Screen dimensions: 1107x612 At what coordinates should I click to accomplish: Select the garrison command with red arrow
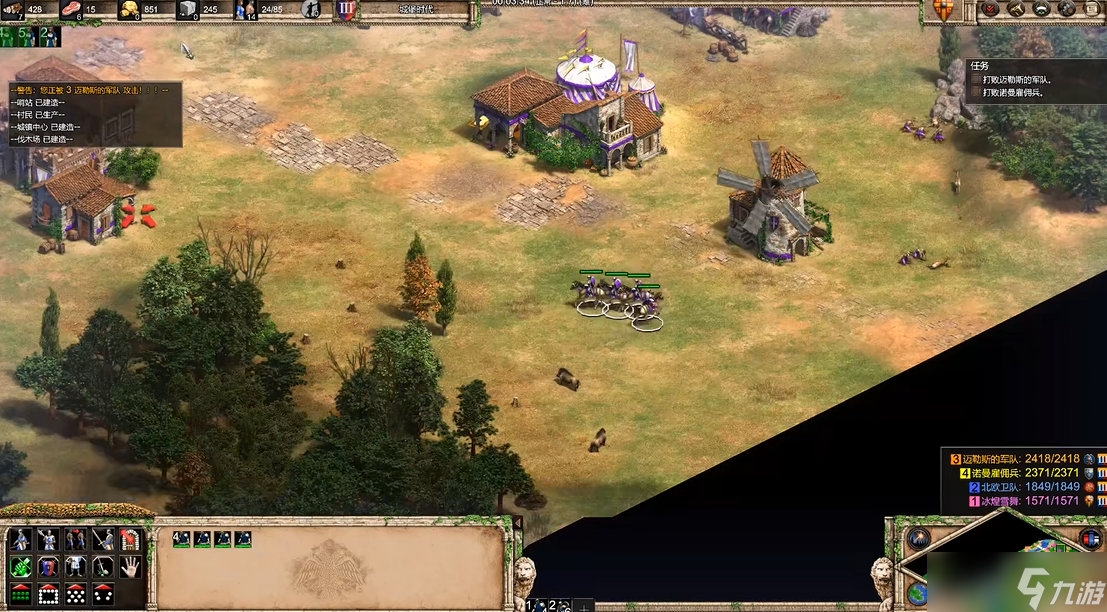130,540
